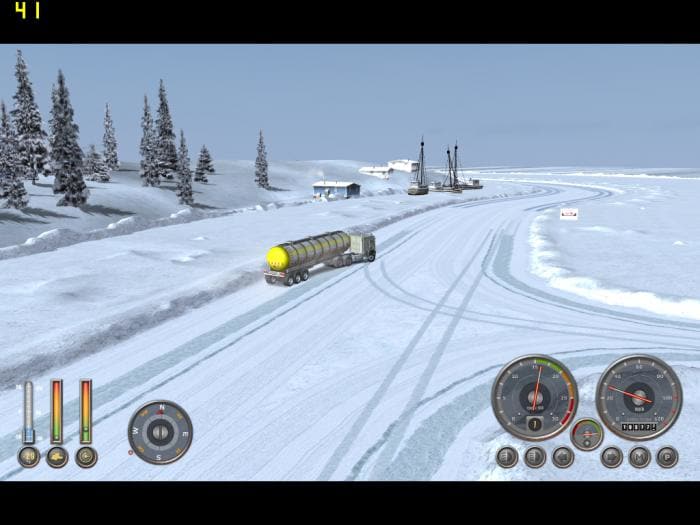Click the thermometer icon under the blue gauge
The image size is (700, 525).
point(28,457)
